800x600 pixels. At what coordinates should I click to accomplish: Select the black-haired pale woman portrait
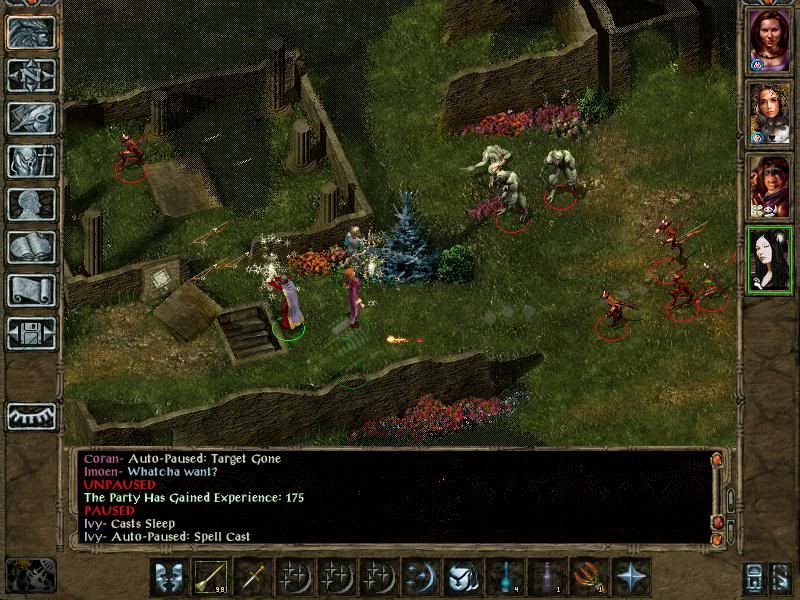click(769, 258)
